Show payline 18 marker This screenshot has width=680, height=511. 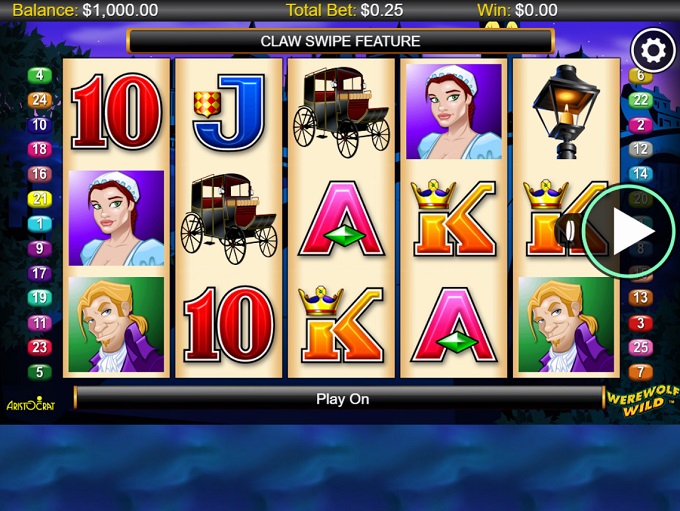tap(40, 149)
